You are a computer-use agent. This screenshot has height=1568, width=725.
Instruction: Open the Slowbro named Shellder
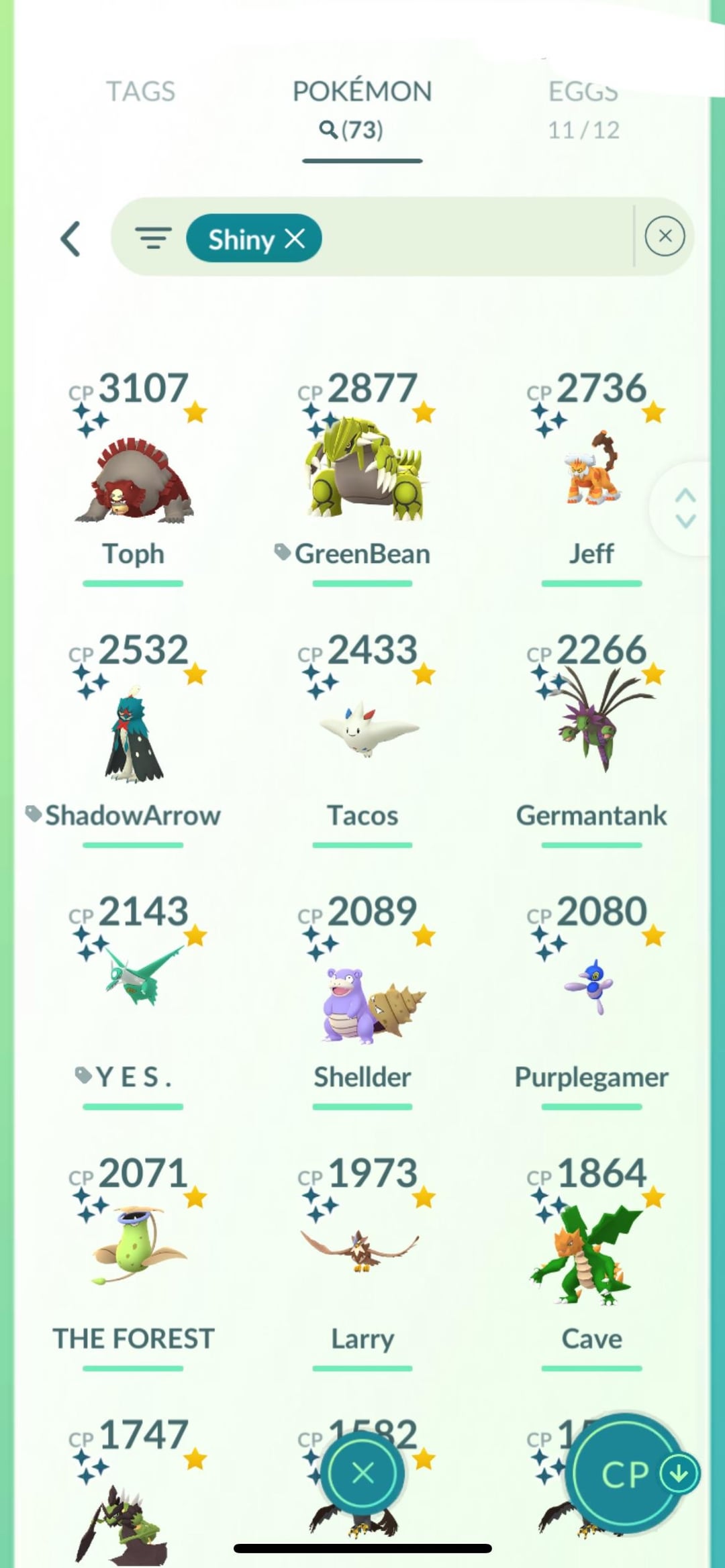point(362,1002)
